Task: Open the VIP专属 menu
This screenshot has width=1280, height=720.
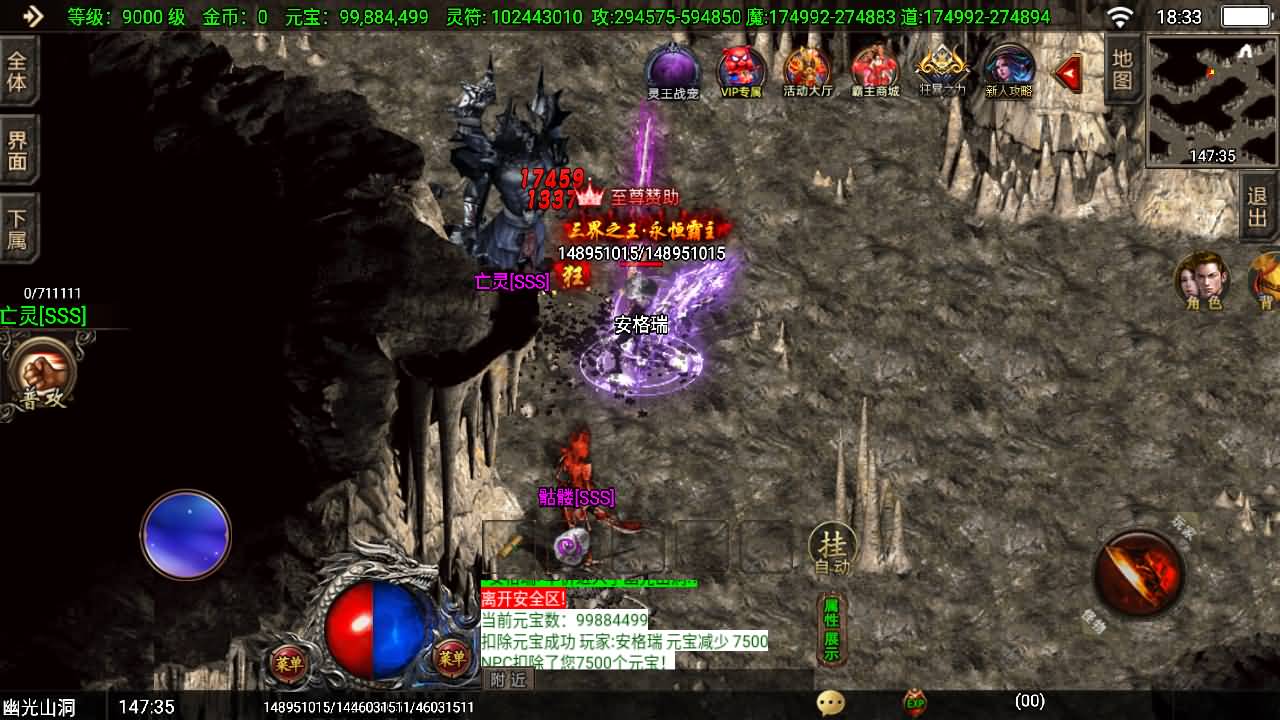Action: [x=741, y=71]
